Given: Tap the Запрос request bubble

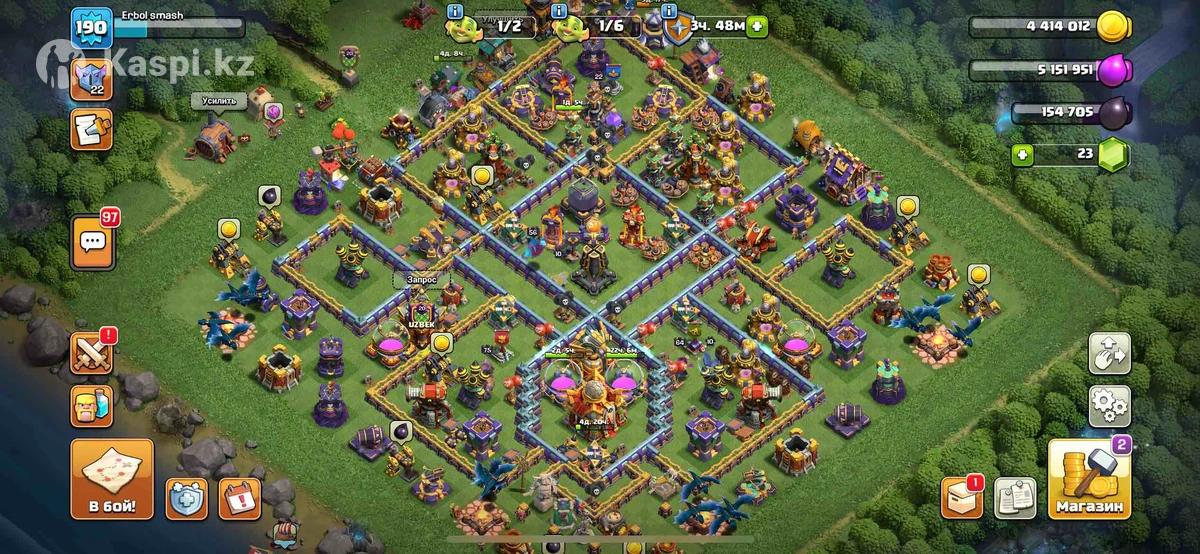Looking at the screenshot, I should pos(422,280).
